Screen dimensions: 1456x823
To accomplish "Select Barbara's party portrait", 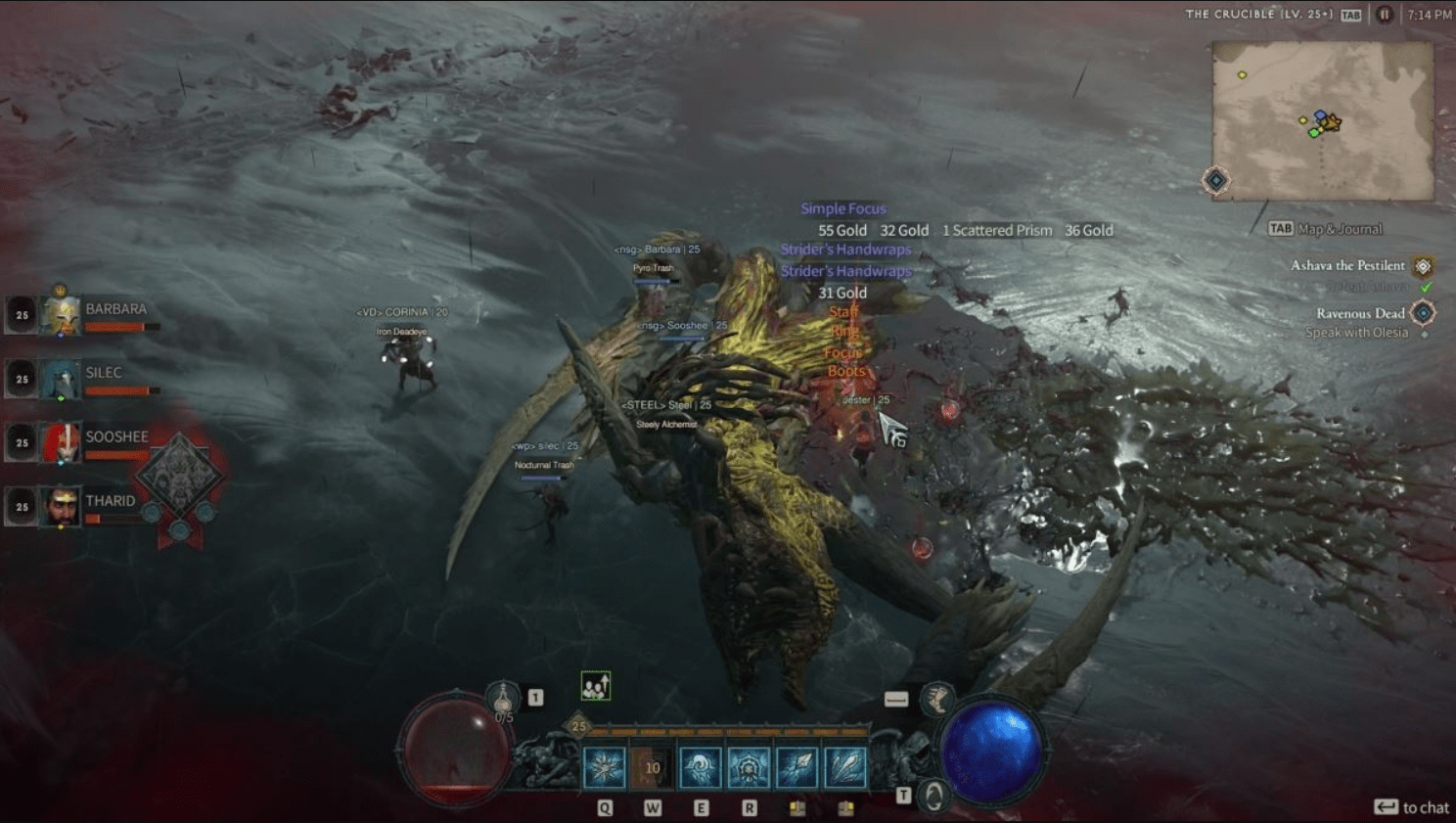I will (62, 315).
